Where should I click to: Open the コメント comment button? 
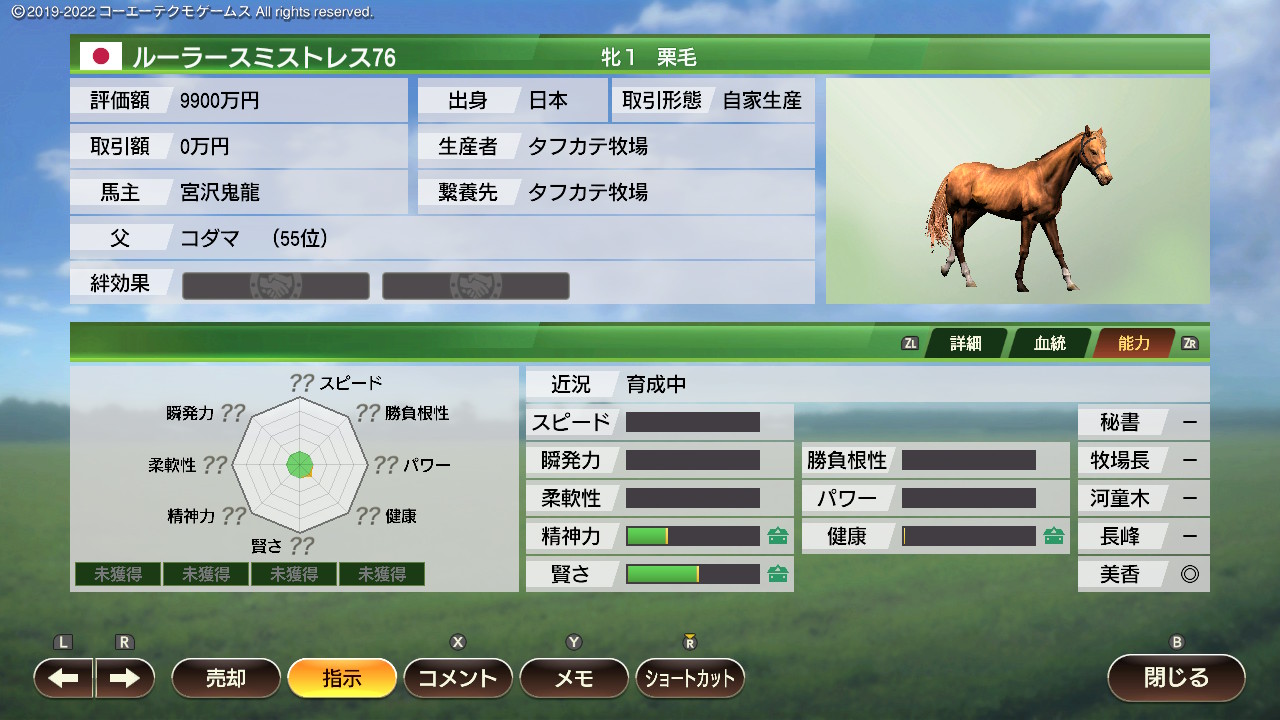pos(458,678)
